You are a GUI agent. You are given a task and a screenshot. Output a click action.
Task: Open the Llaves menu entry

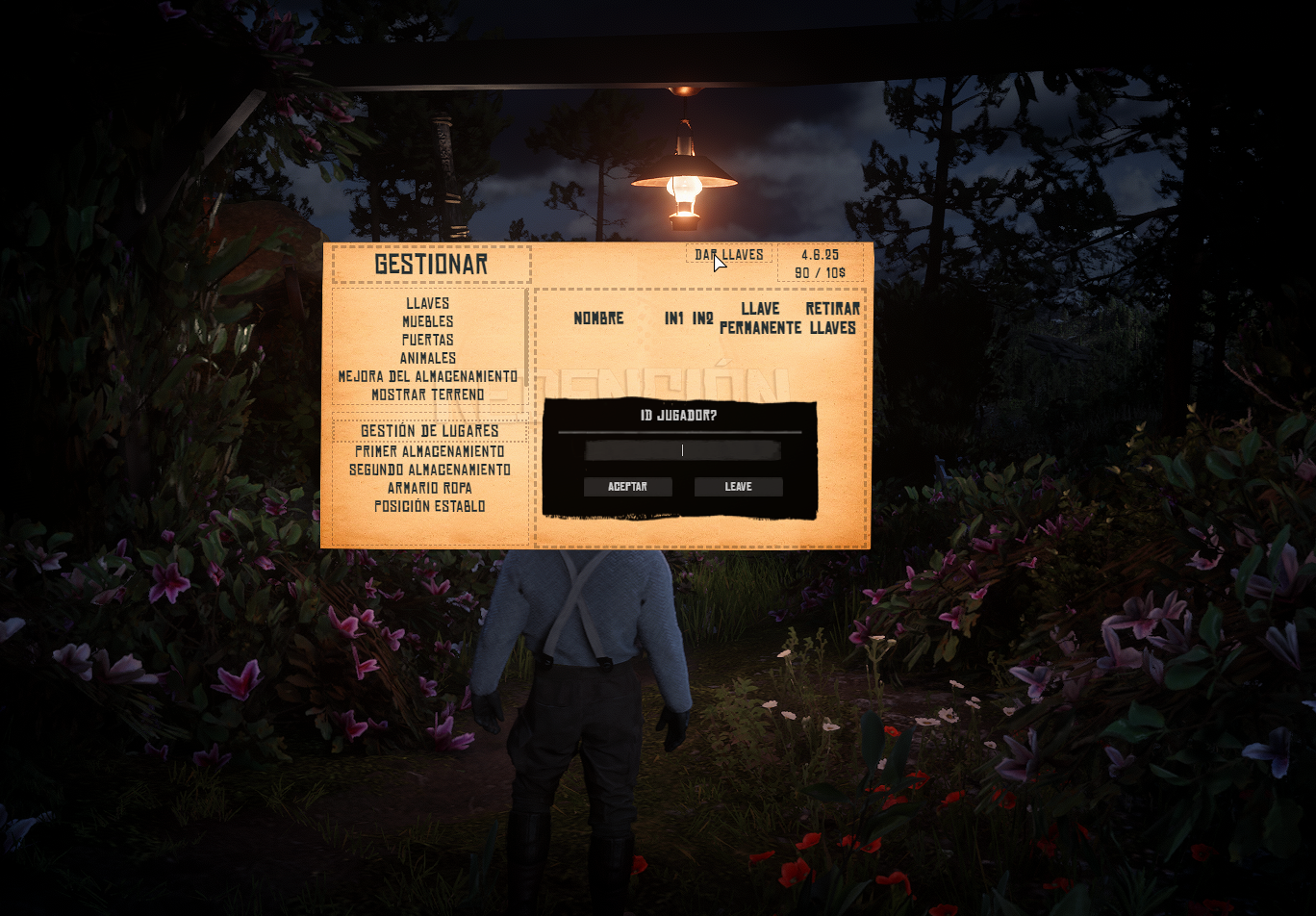427,303
